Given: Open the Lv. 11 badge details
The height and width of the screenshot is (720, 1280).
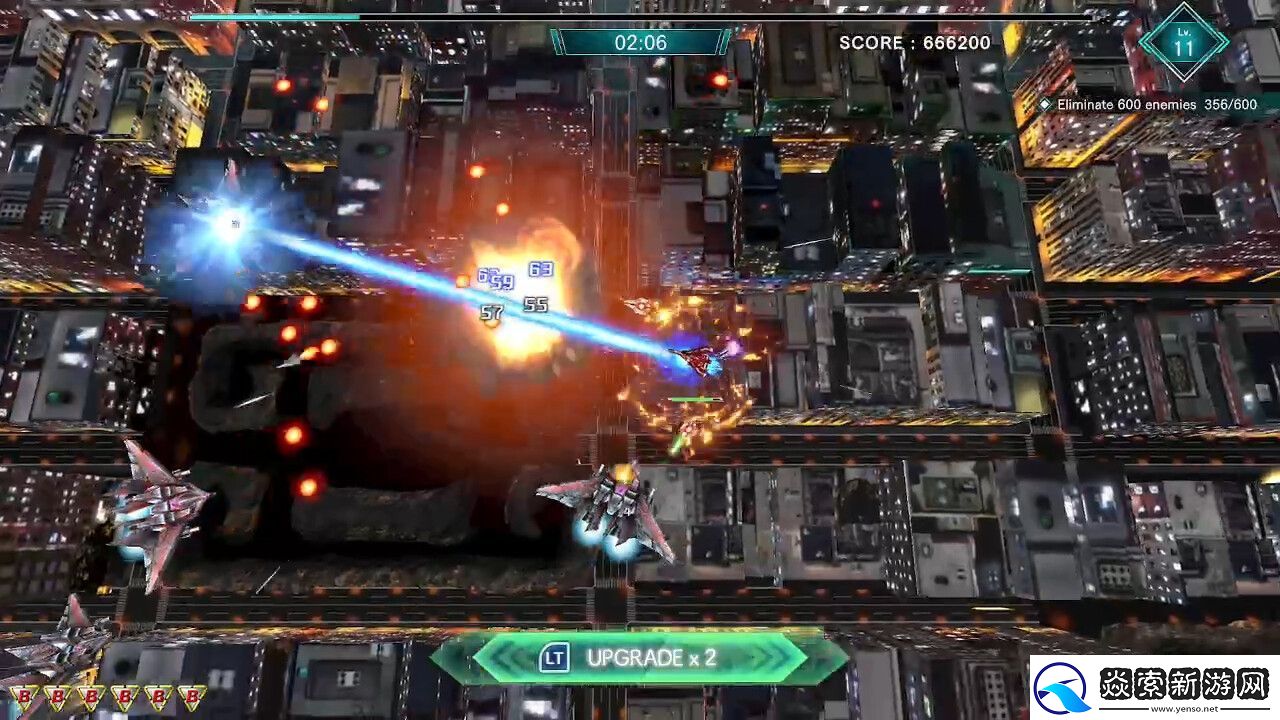Looking at the screenshot, I should tap(1184, 42).
